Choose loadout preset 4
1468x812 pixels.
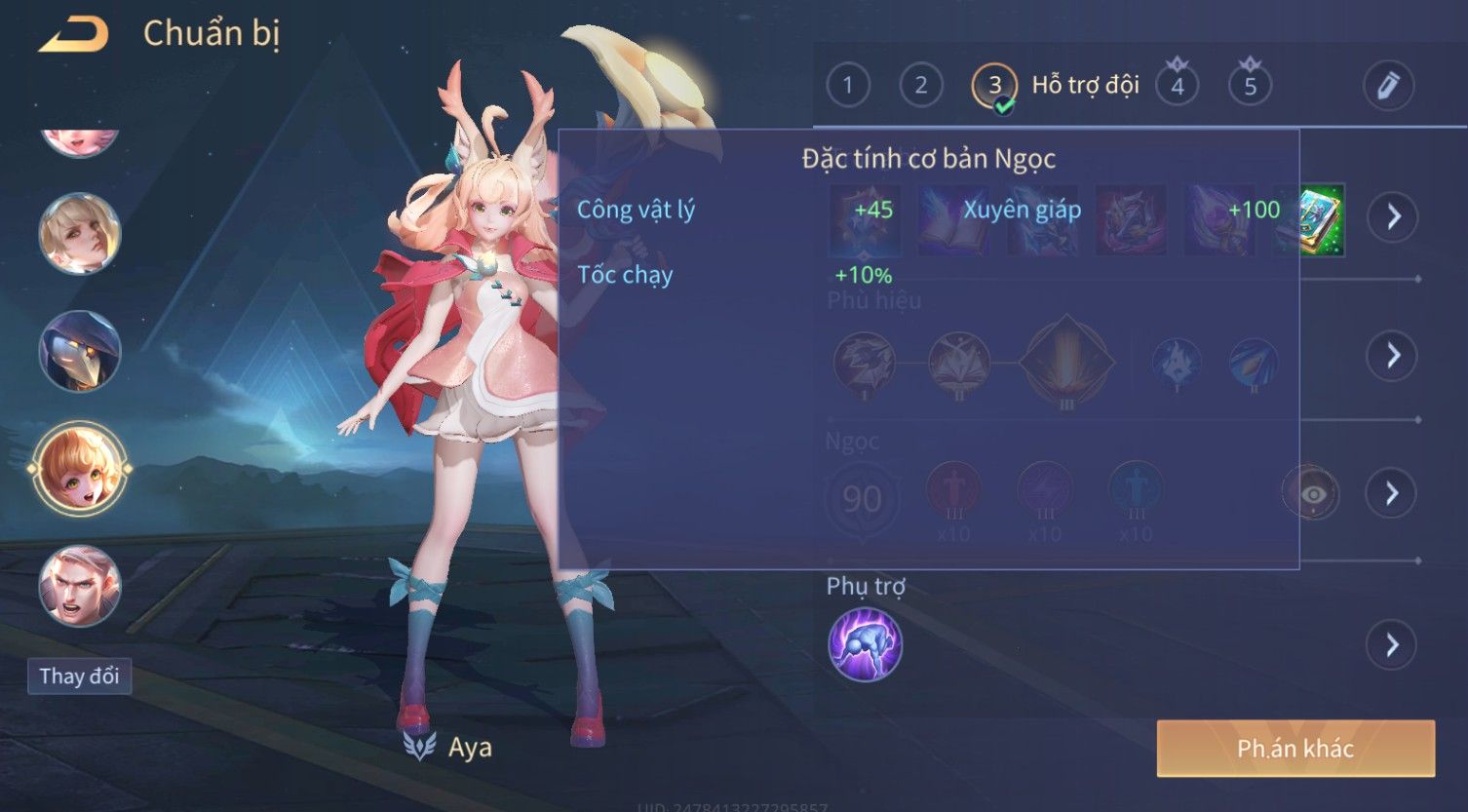click(1177, 86)
